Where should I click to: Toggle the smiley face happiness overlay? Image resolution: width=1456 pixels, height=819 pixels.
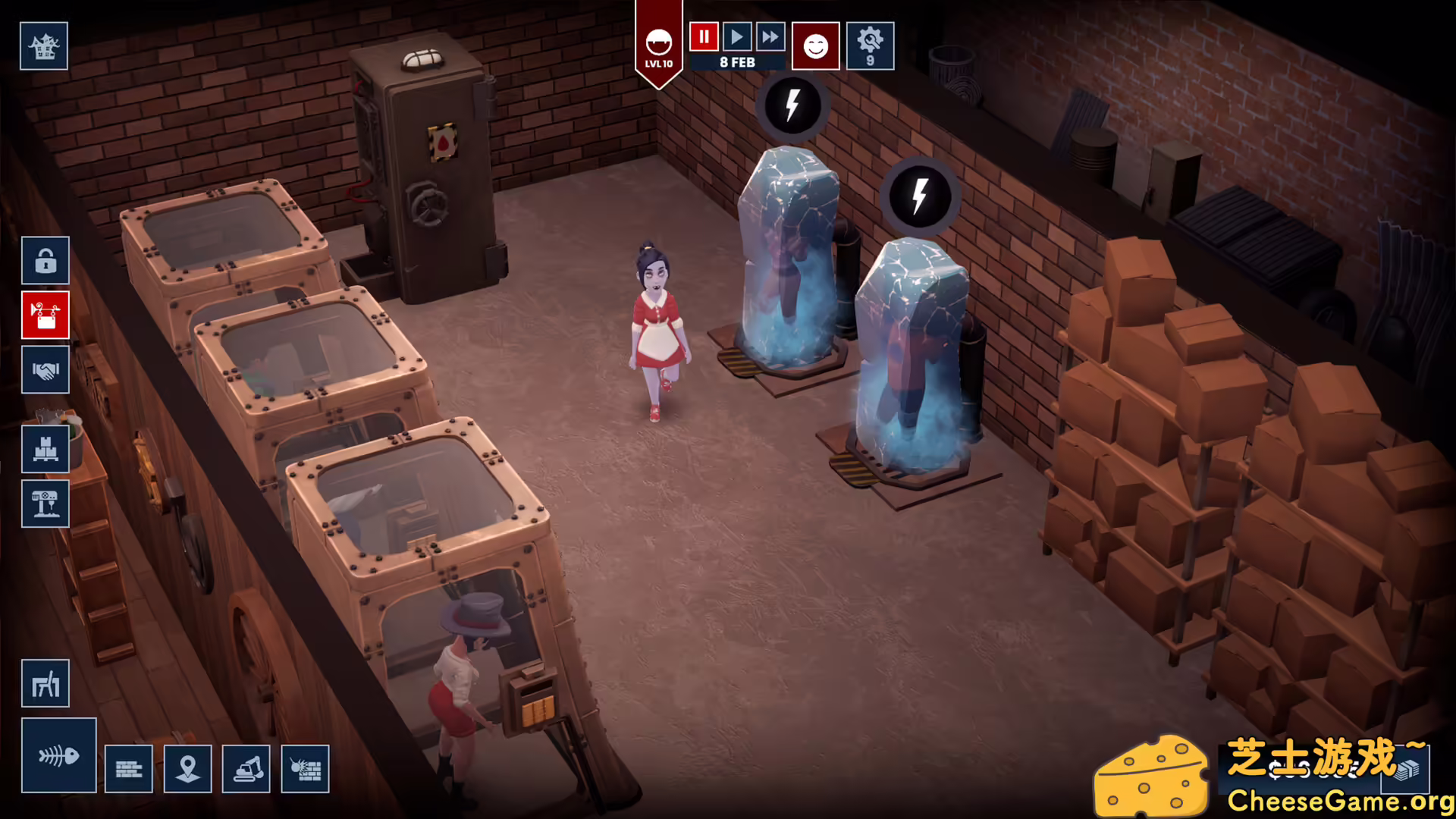[815, 45]
